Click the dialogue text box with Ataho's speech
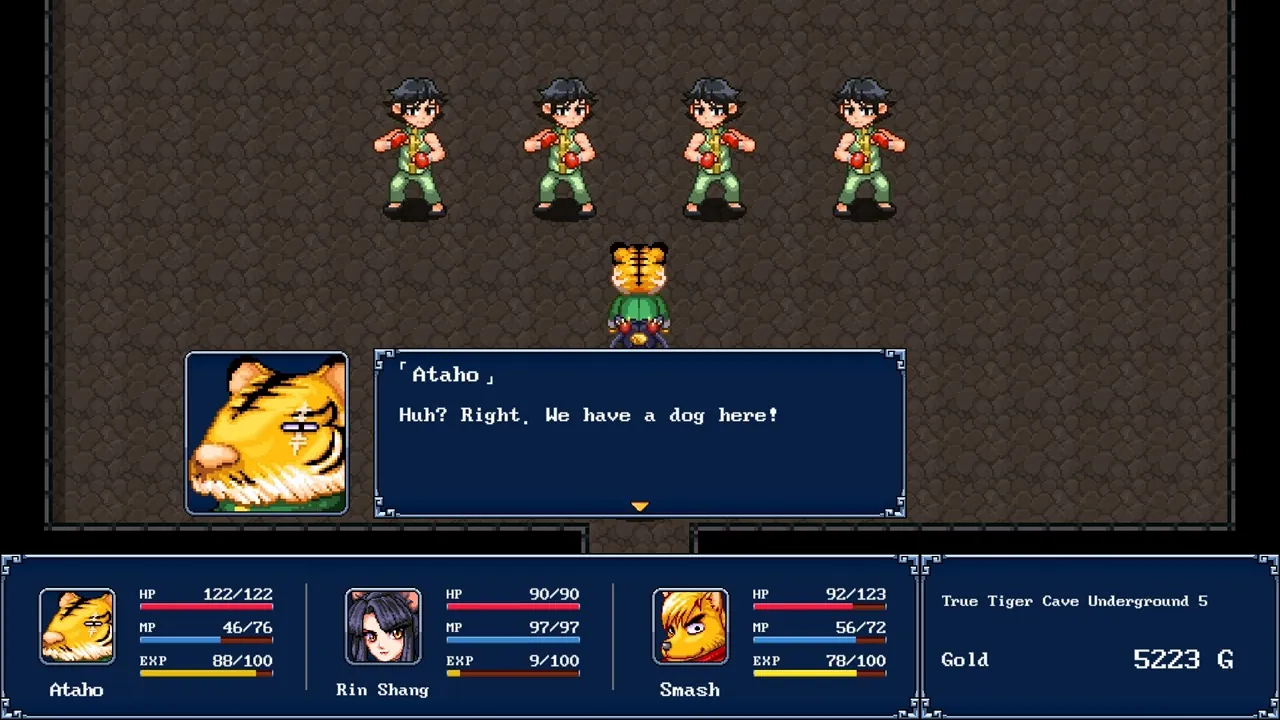 [x=640, y=430]
